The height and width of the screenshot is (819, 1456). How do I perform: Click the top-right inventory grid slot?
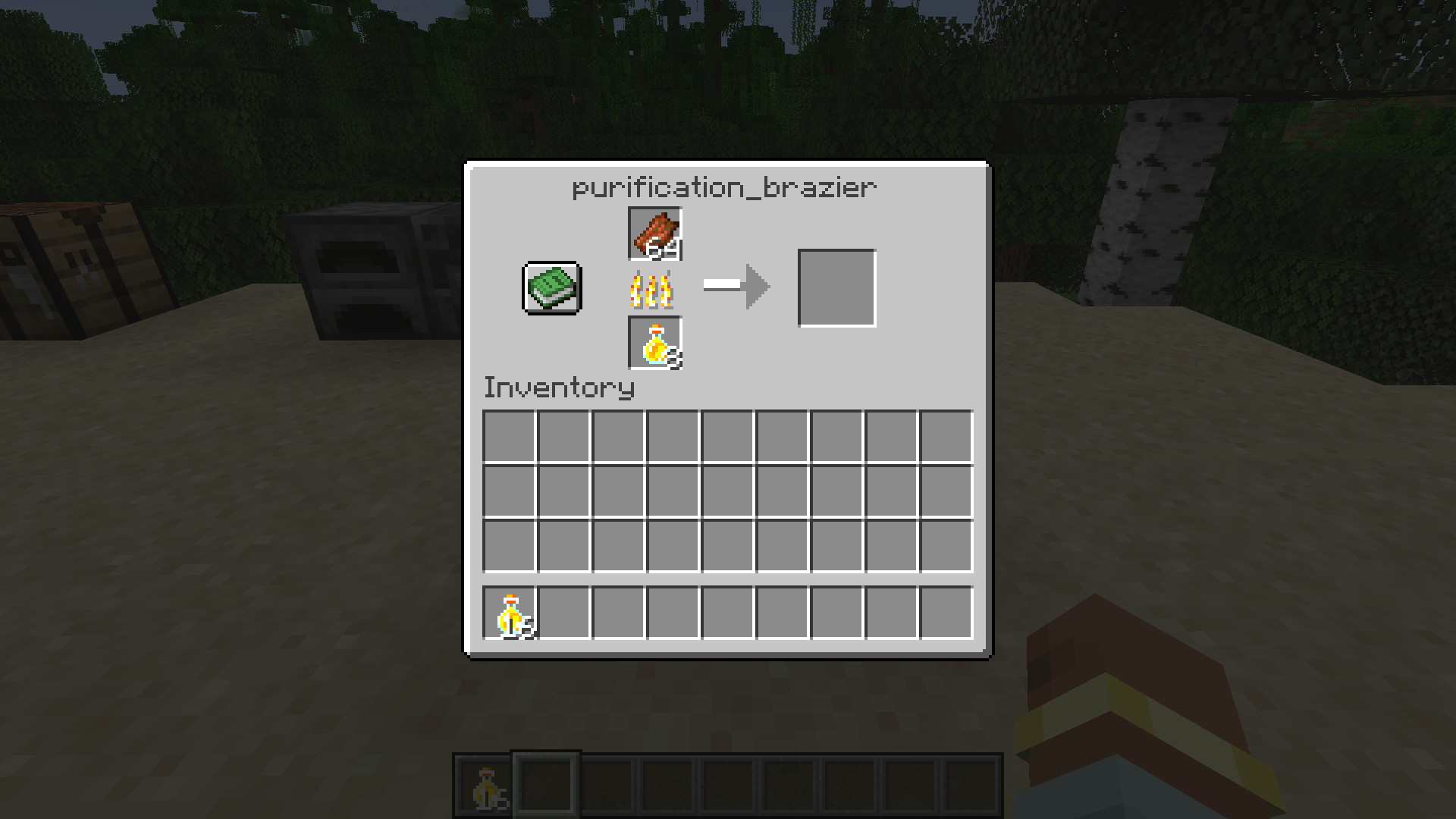pos(946,438)
